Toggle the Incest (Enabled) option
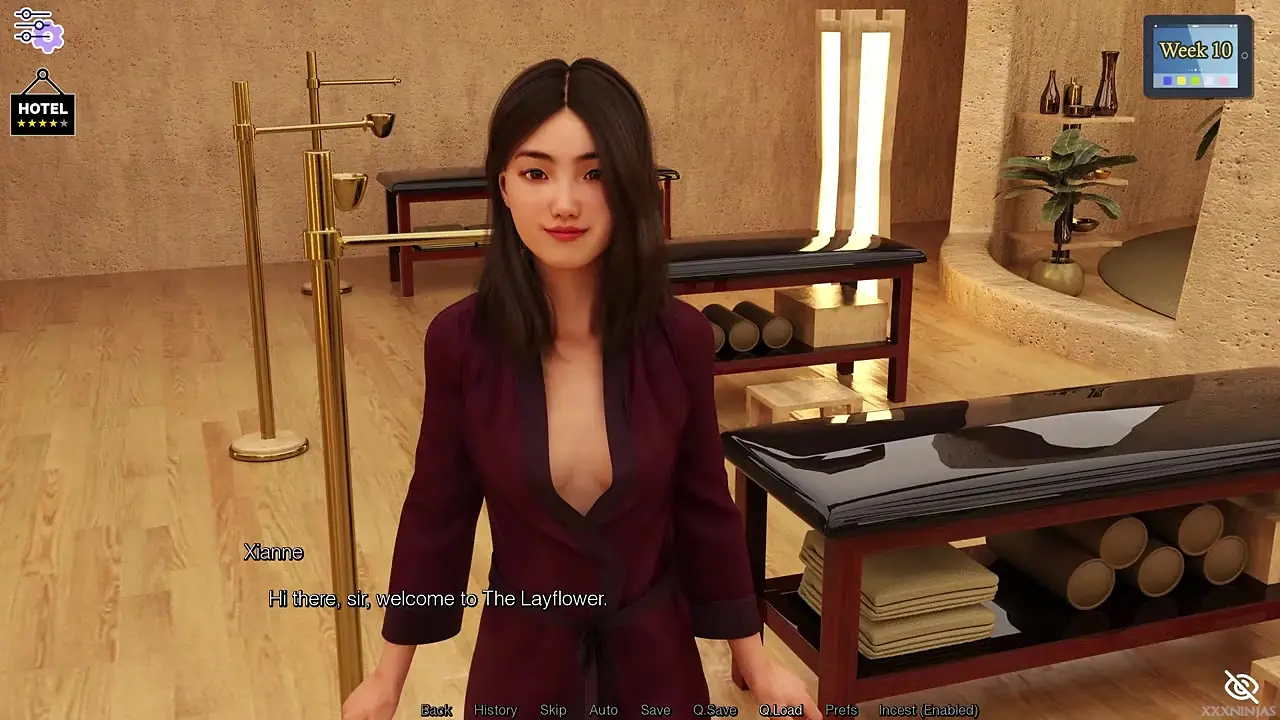This screenshot has width=1280, height=720. pos(928,710)
